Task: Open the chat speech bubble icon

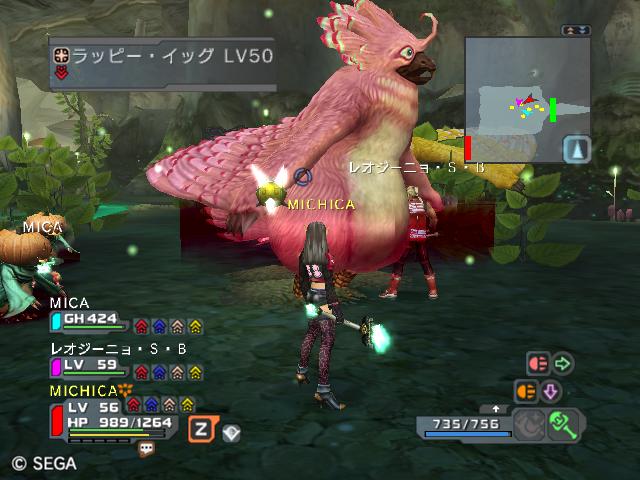Action: coord(146,448)
